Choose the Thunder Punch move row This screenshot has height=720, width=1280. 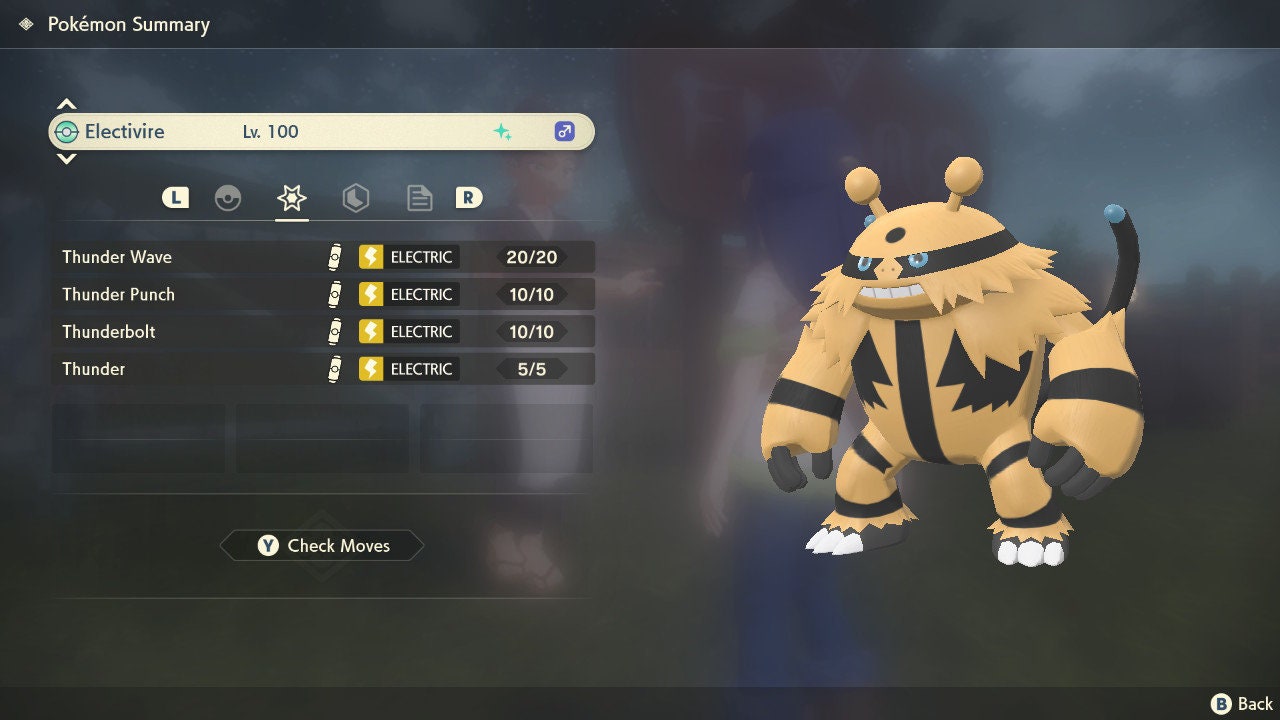click(322, 294)
